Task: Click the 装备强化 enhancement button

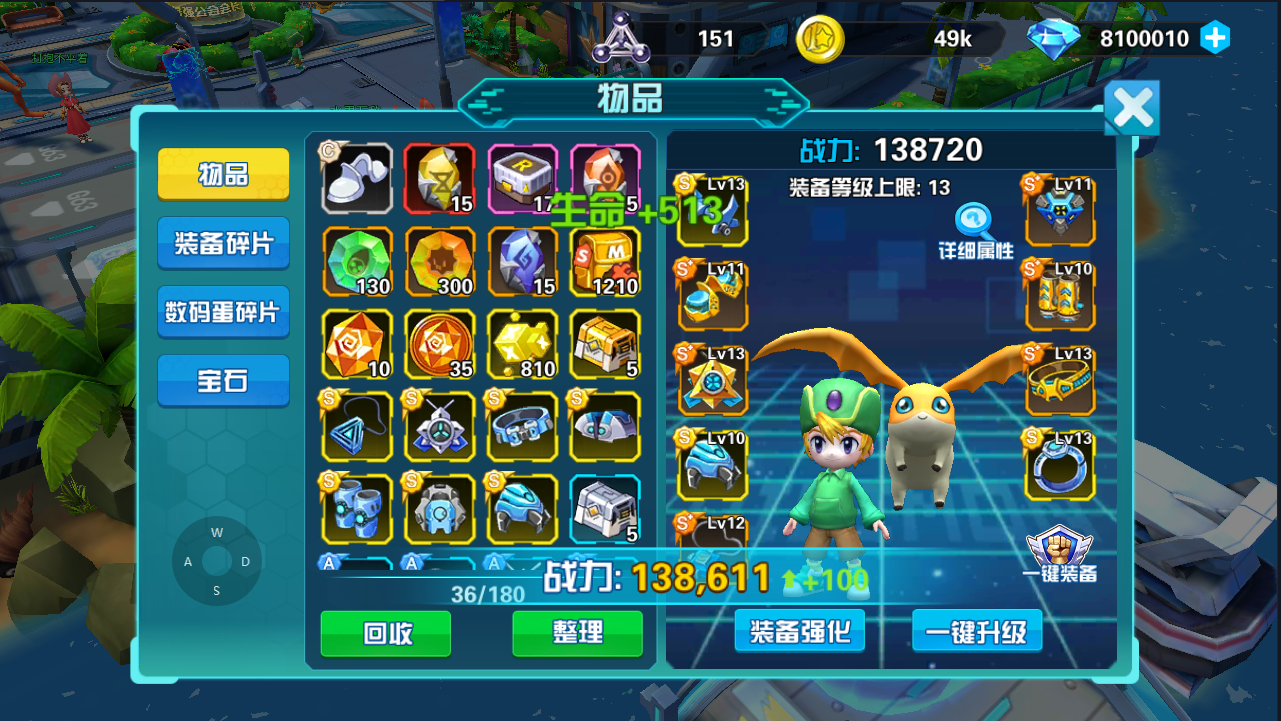Action: [798, 631]
